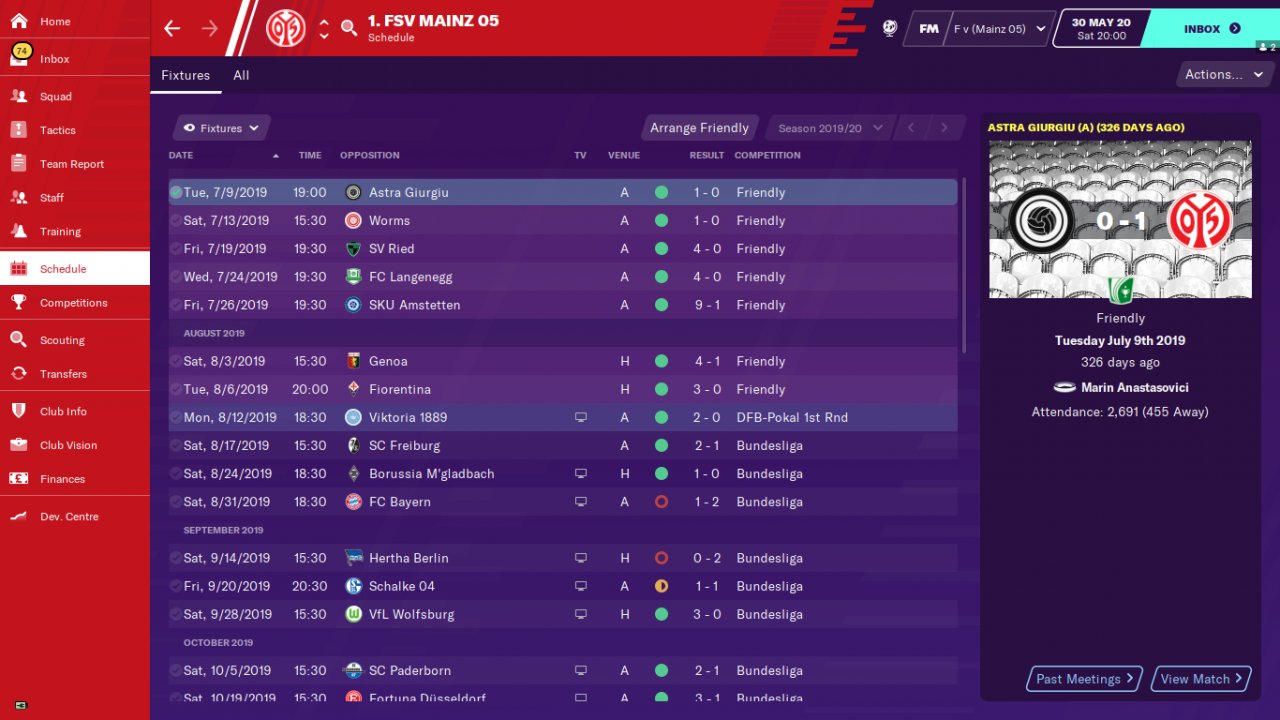The height and width of the screenshot is (720, 1280).
Task: Expand the Fixtures view dropdown
Action: click(221, 128)
